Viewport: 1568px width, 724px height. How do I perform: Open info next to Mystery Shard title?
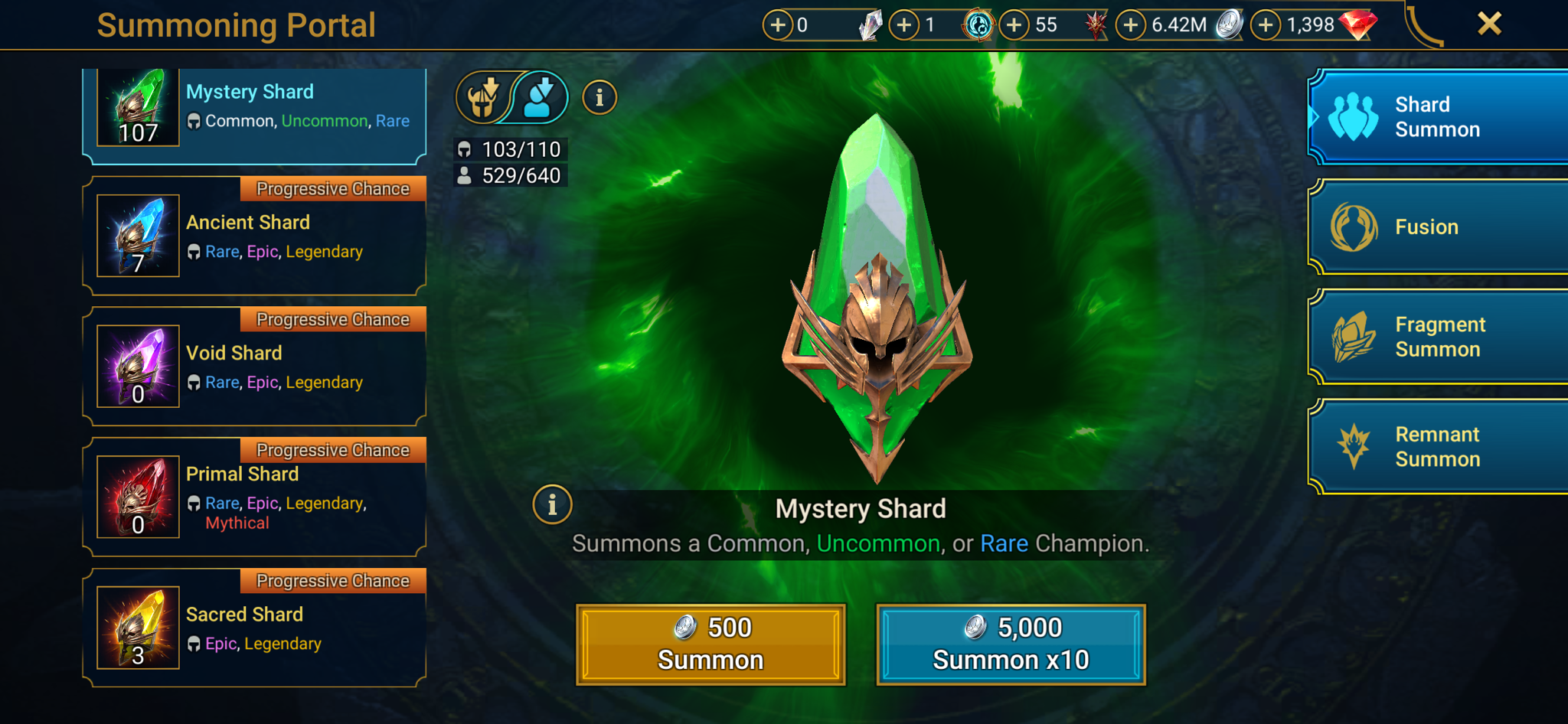coord(552,505)
